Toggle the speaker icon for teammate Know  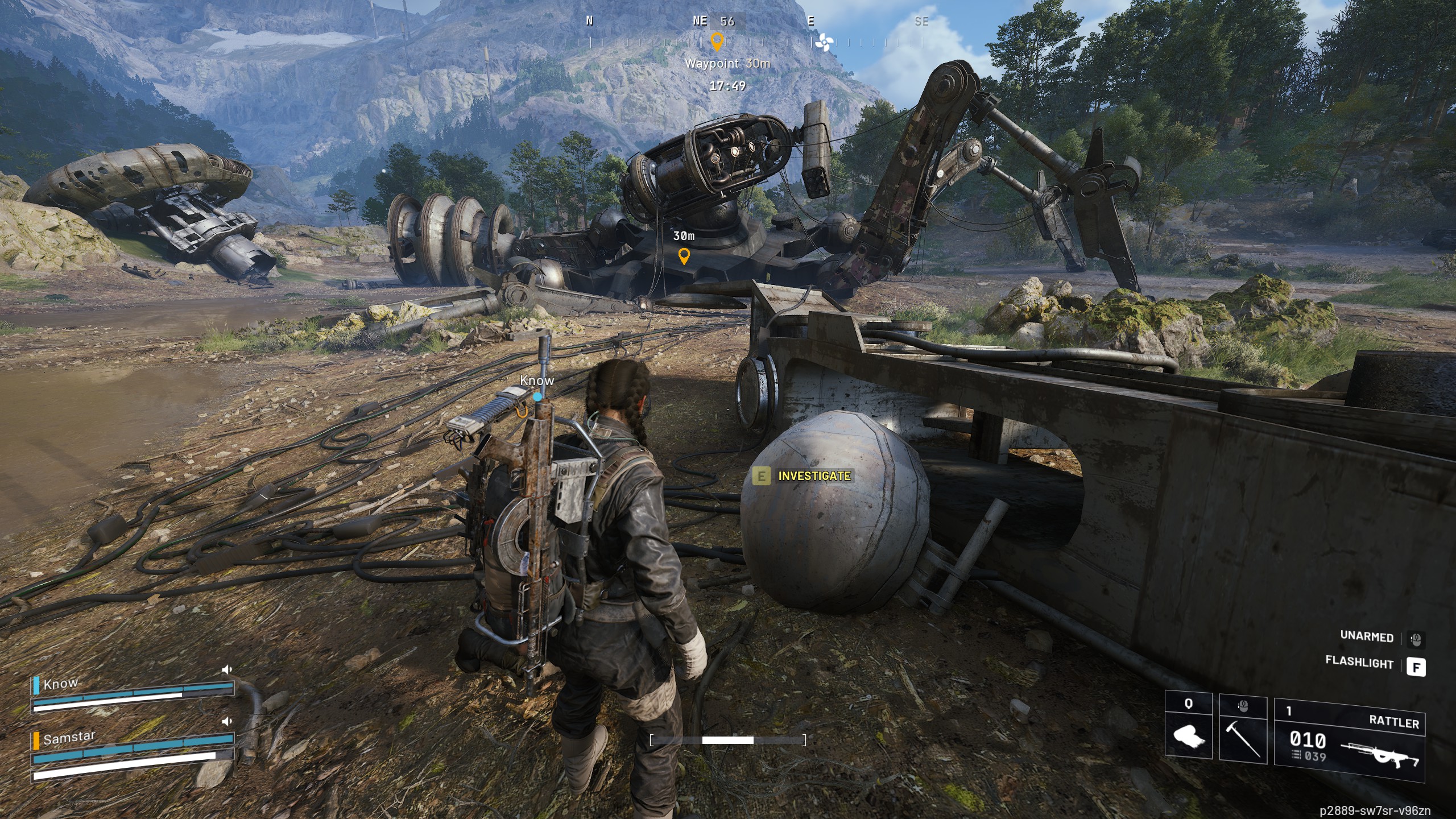pyautogui.click(x=227, y=669)
